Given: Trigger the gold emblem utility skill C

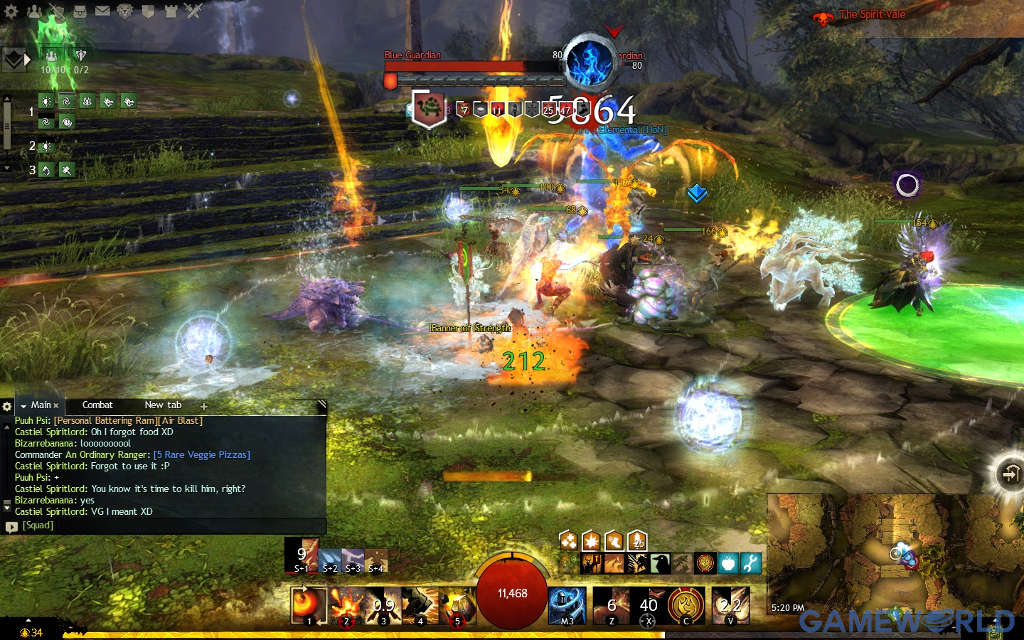Looking at the screenshot, I should pyautogui.click(x=684, y=604).
